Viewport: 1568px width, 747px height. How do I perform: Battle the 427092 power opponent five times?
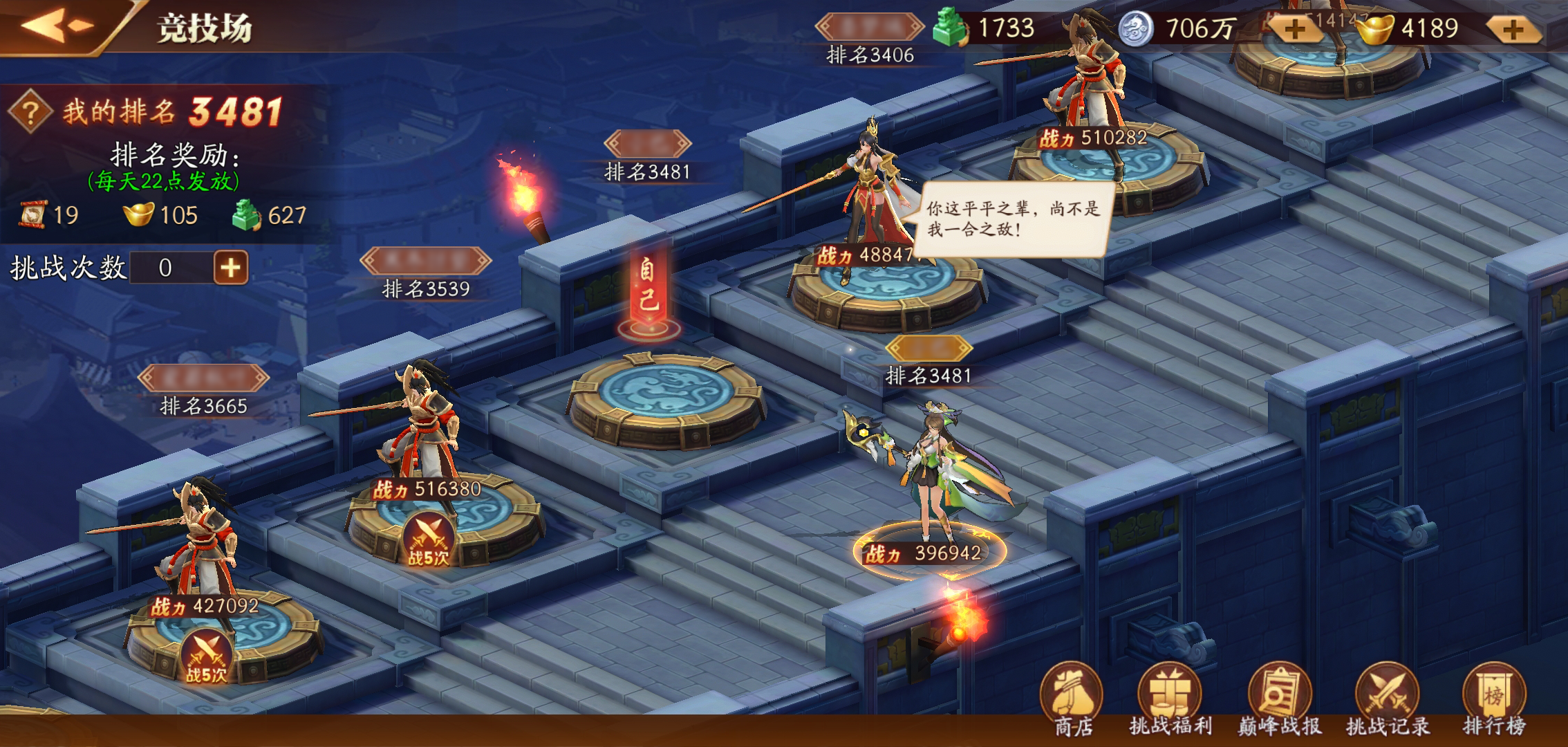[x=205, y=658]
